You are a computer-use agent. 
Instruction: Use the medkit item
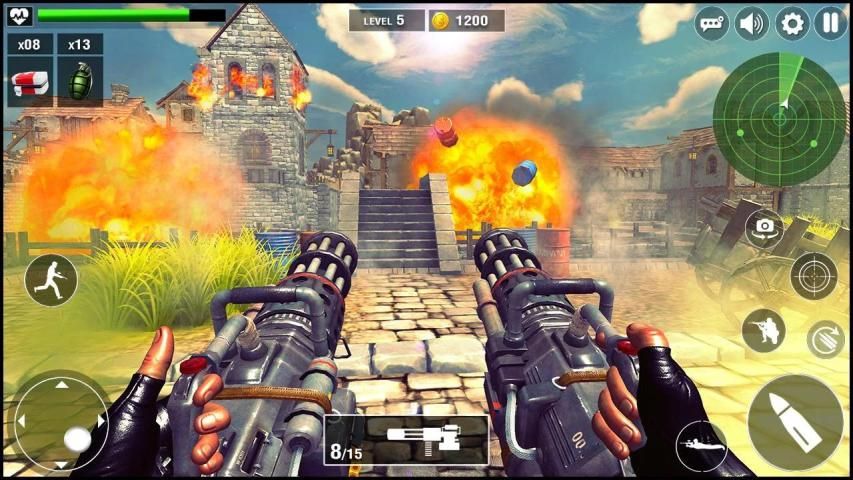coord(29,80)
